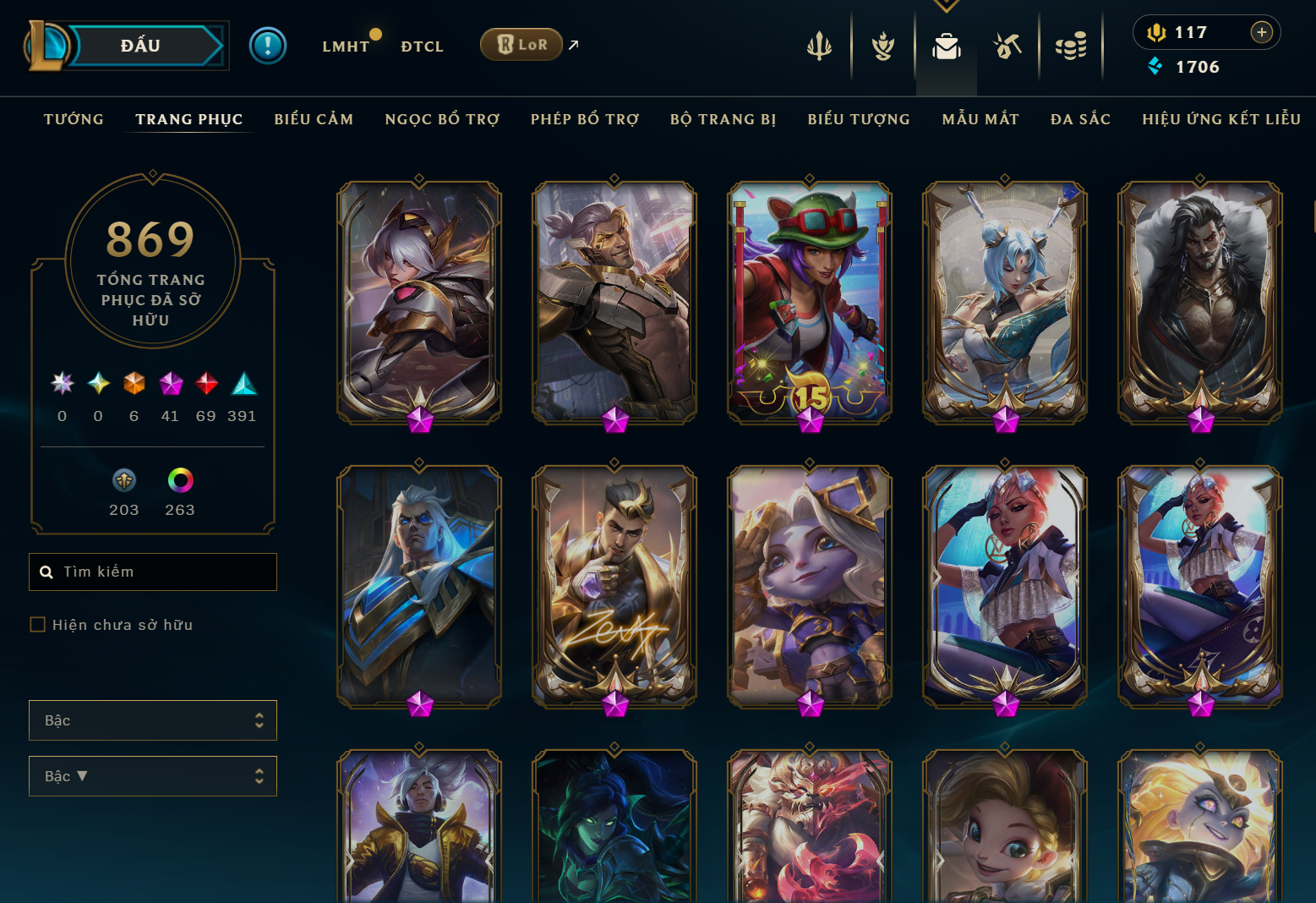The image size is (1316, 903).
Task: Enable the 'Hiện chưa sở hữu' checkbox
Action: [x=38, y=624]
